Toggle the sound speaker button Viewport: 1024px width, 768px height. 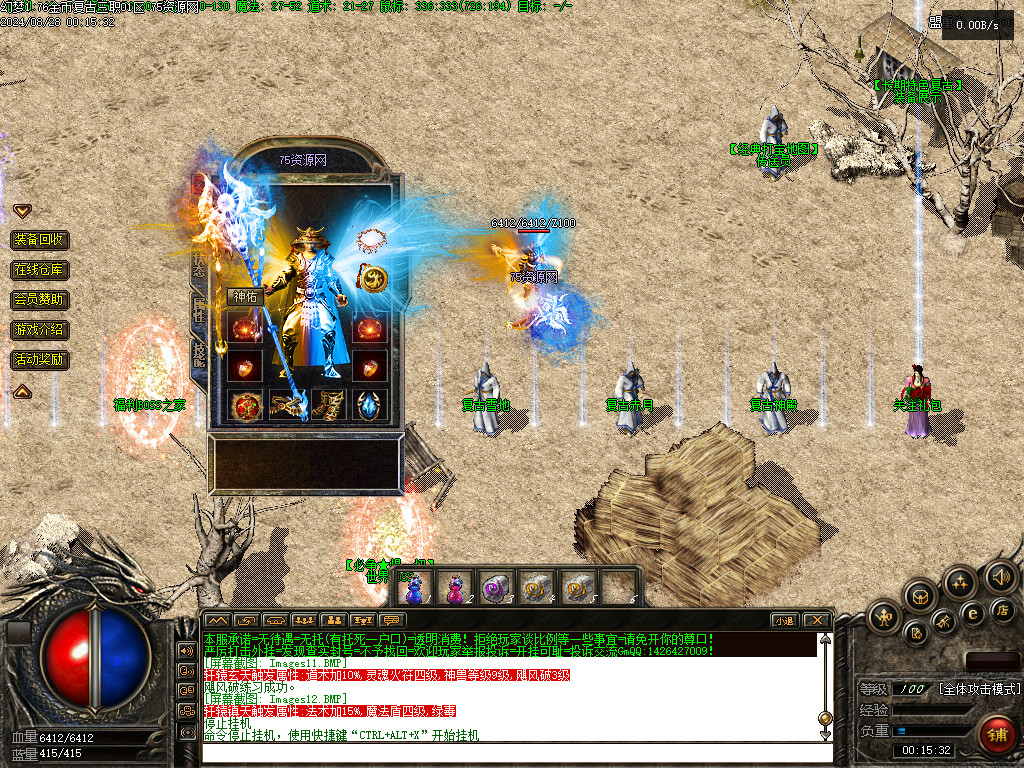coord(1000,577)
